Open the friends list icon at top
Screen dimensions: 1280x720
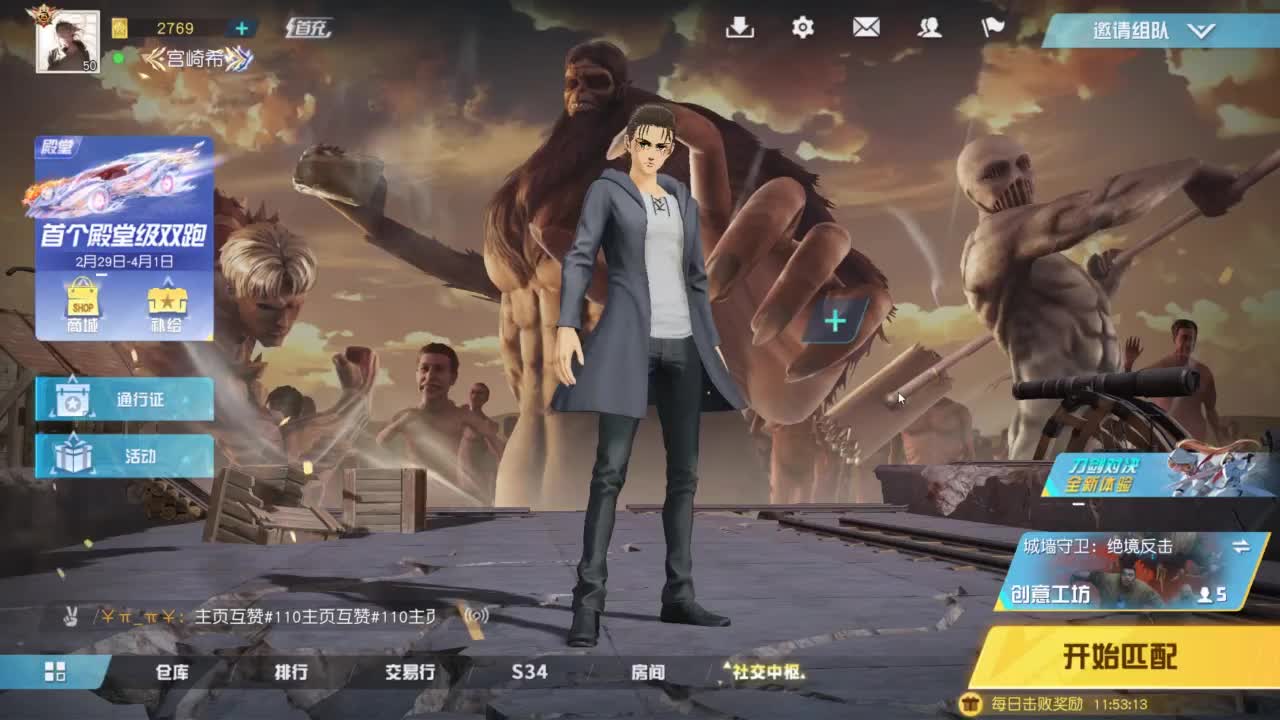(931, 29)
